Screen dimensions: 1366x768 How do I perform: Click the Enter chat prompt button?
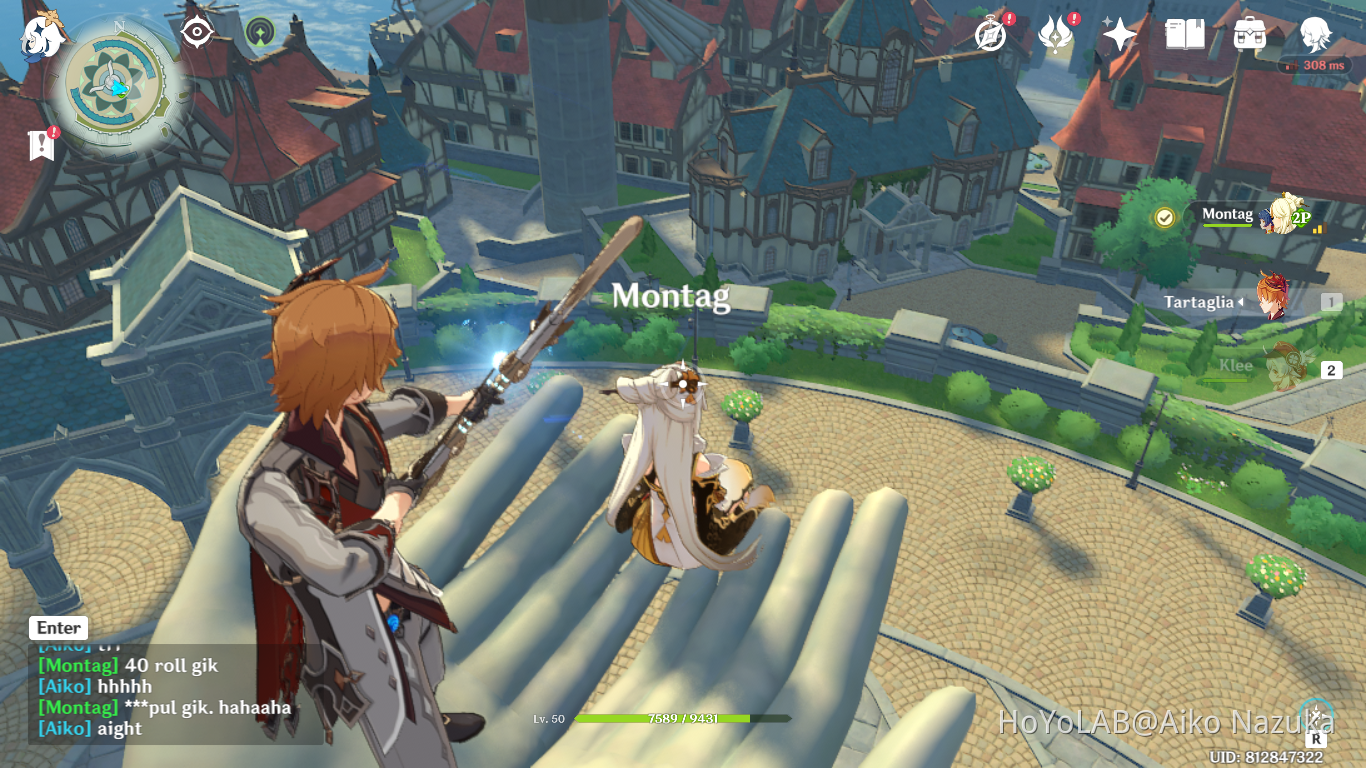tap(57, 627)
